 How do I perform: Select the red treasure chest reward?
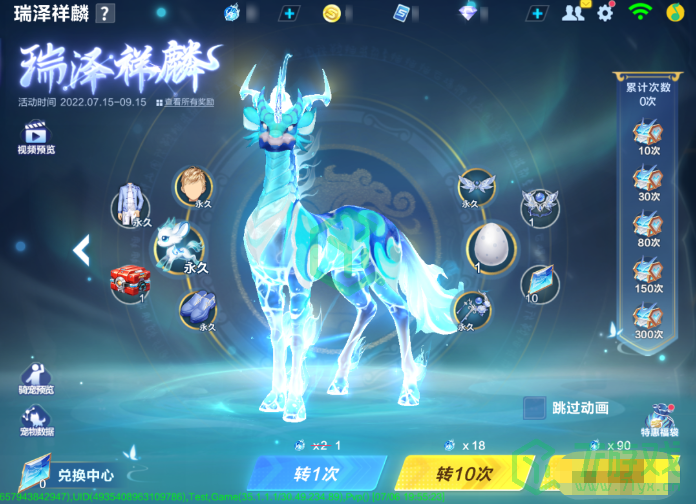tap(129, 280)
